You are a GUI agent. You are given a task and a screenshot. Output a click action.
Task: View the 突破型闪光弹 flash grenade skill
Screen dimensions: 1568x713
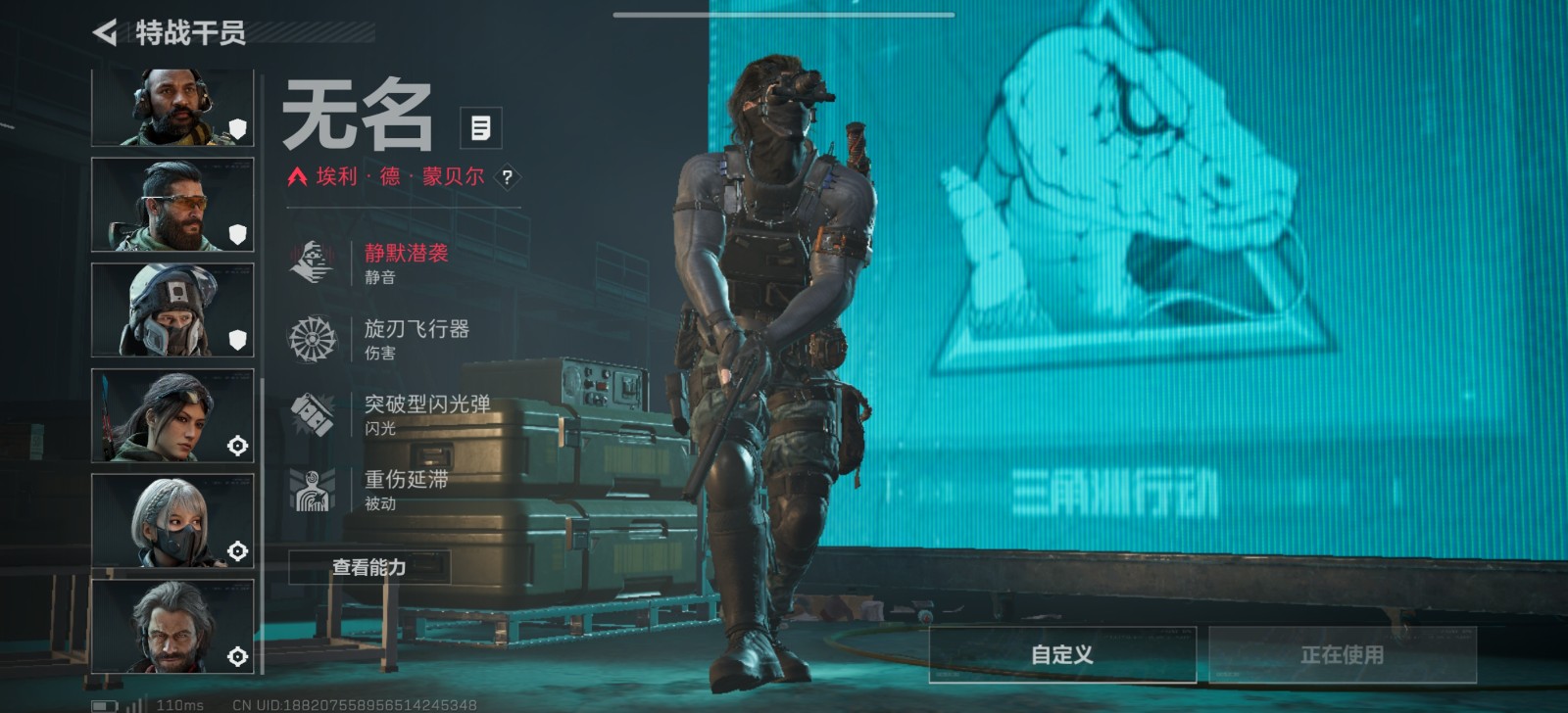point(426,413)
